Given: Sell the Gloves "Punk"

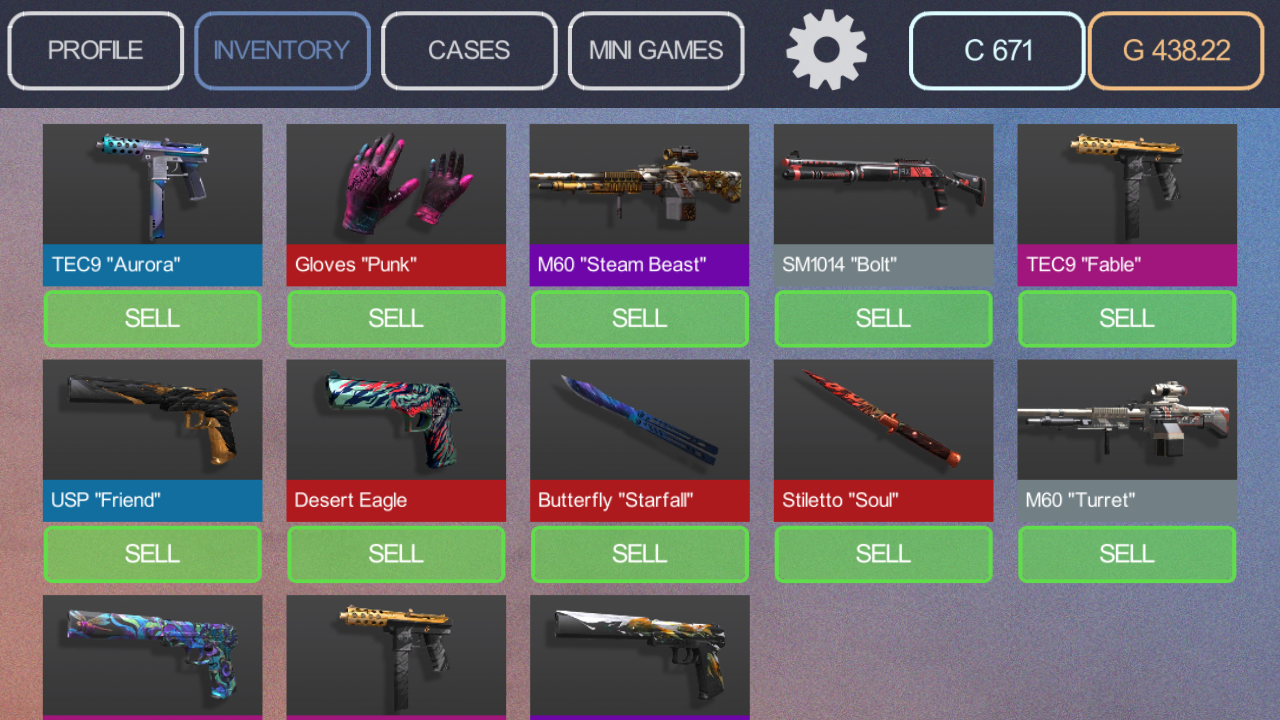Looking at the screenshot, I should click(x=396, y=318).
